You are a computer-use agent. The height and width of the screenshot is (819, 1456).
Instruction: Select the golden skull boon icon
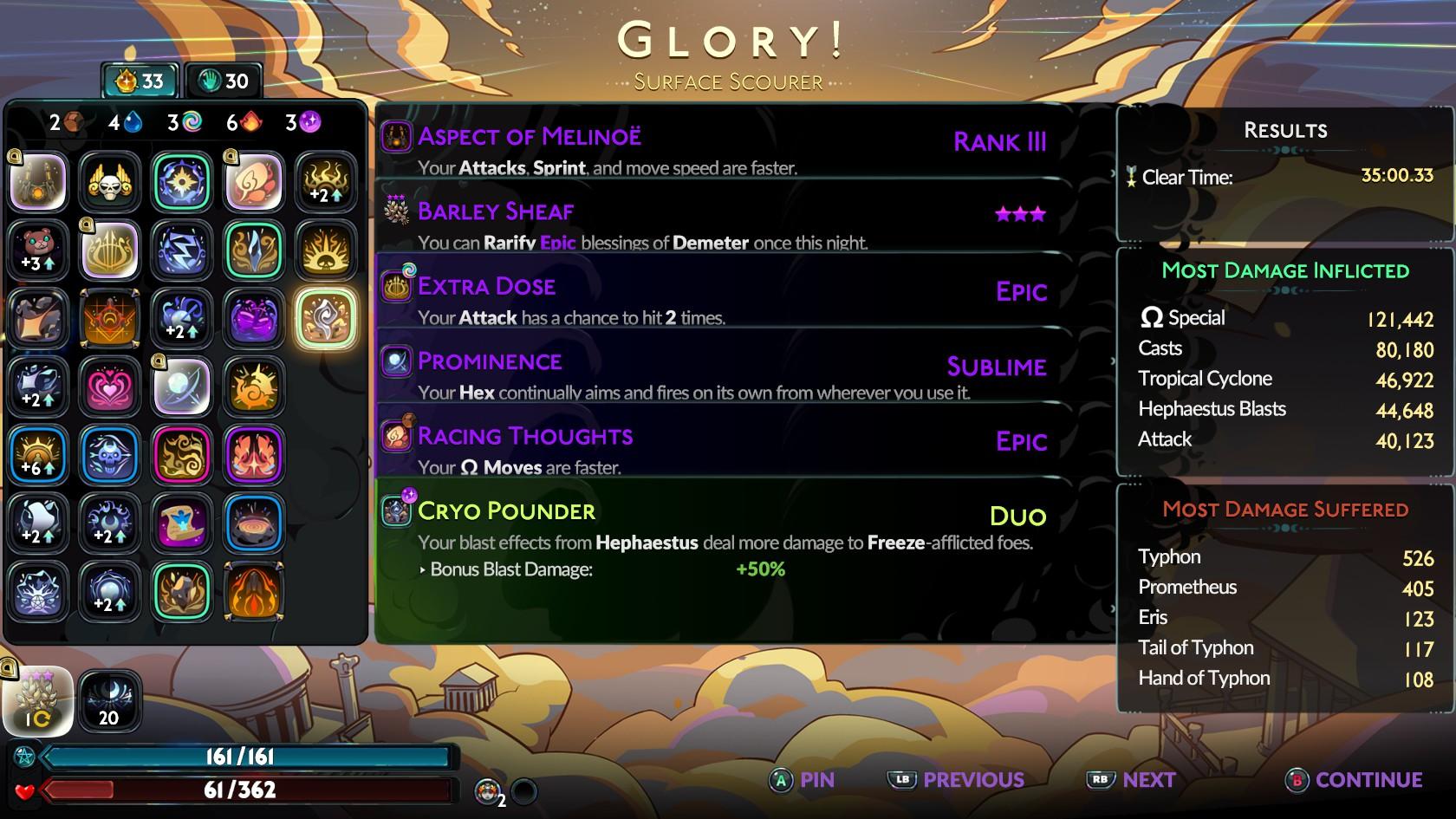[x=110, y=182]
